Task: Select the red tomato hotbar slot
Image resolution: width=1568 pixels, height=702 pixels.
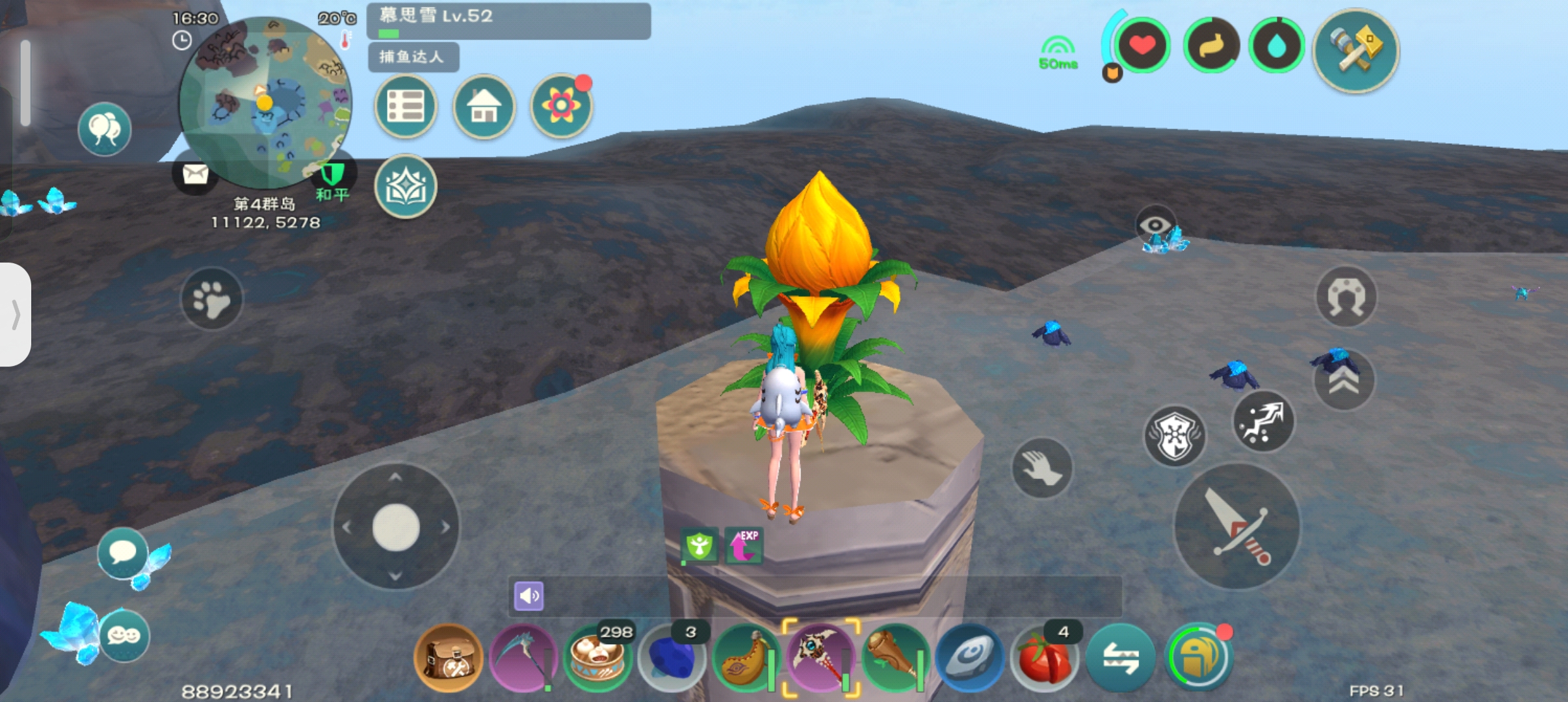Action: 1044,658
